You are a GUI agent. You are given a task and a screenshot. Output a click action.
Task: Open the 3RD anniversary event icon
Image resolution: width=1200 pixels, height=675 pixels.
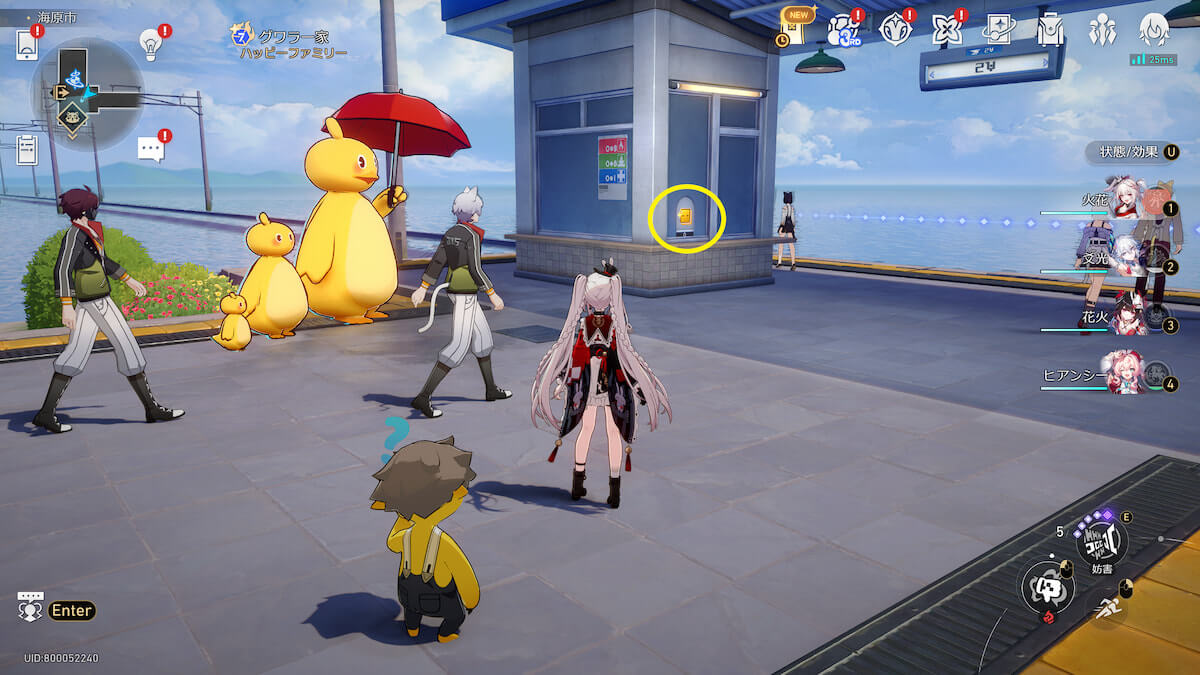(x=842, y=30)
